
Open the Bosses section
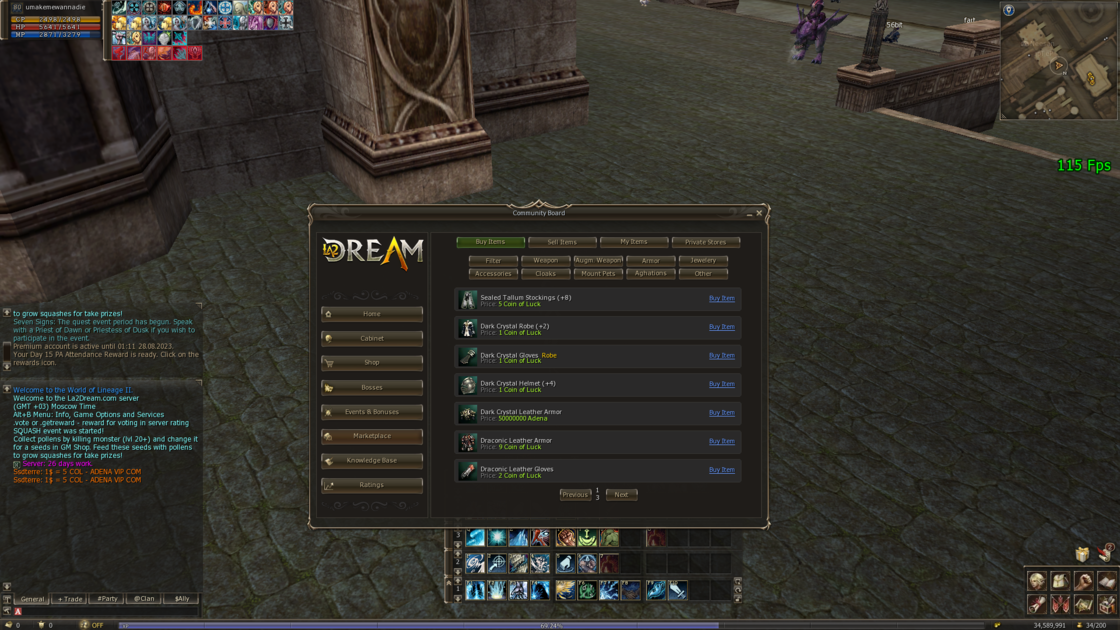[372, 387]
